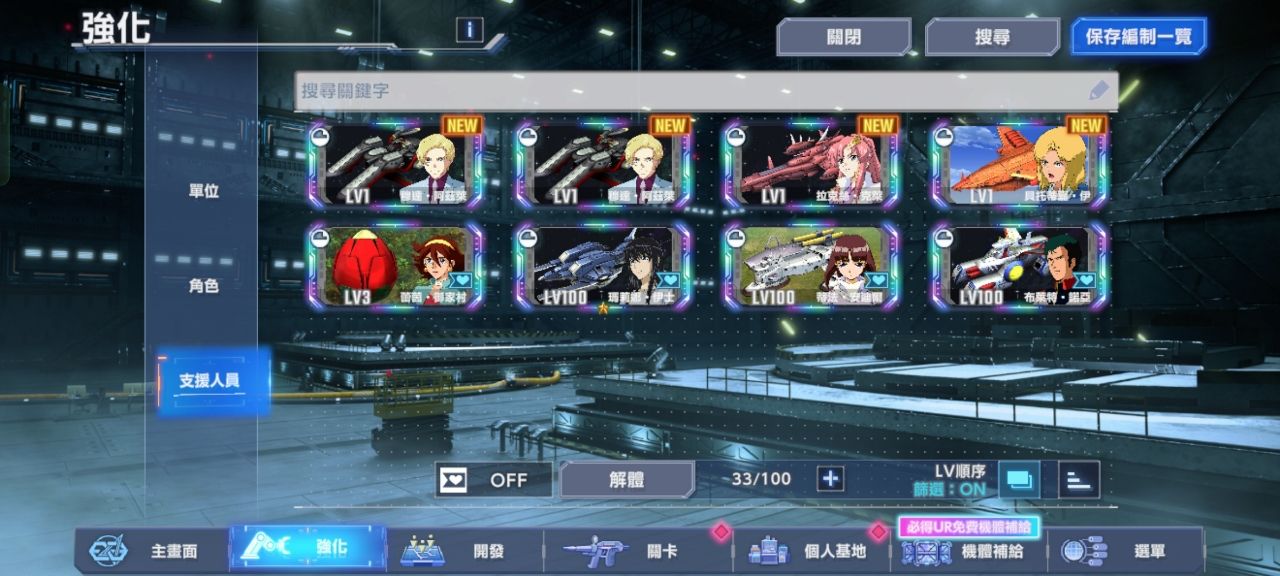Change sort order with the bars icon

pos(1078,480)
